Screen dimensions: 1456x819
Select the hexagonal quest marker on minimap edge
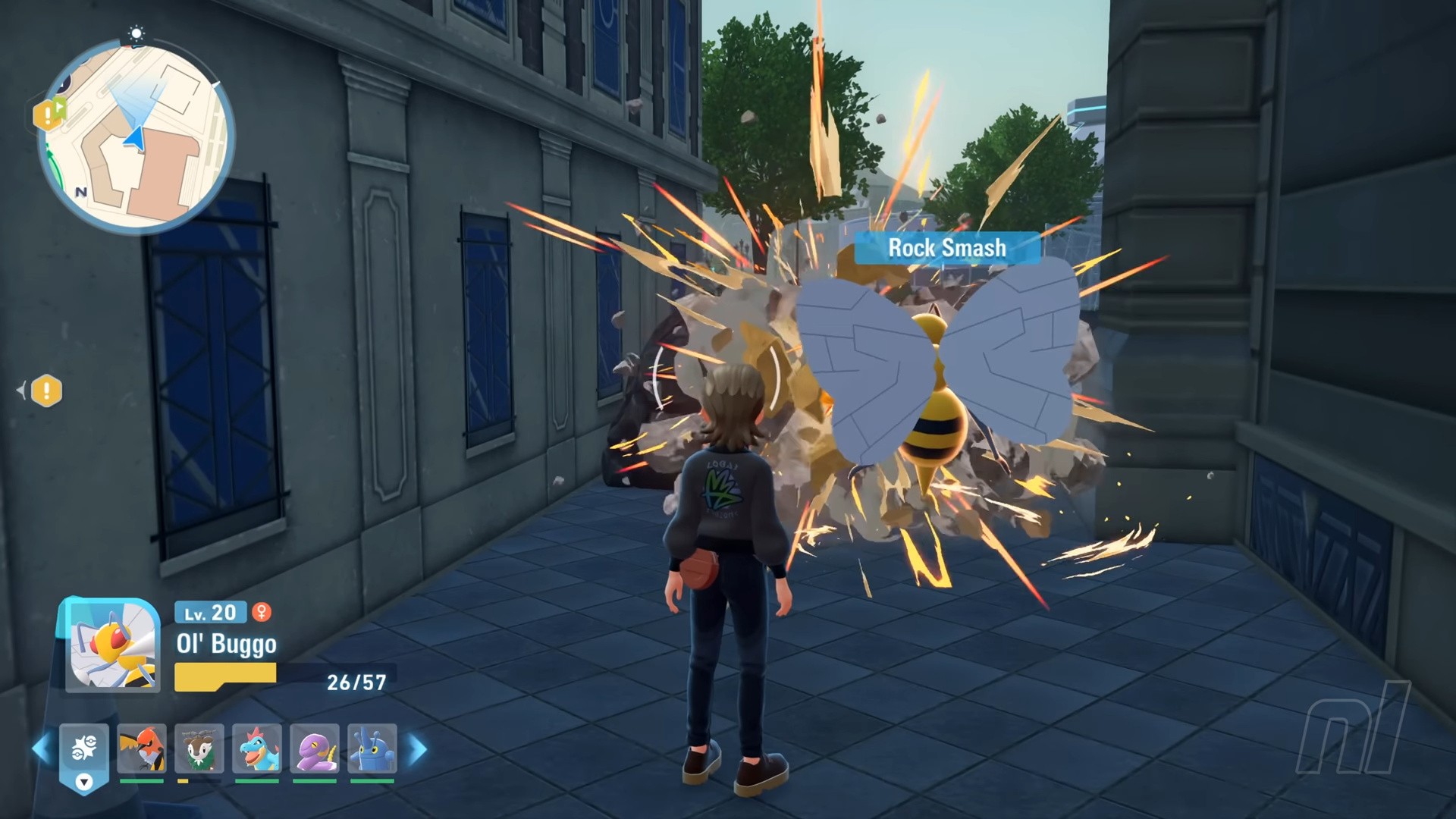coord(49,115)
